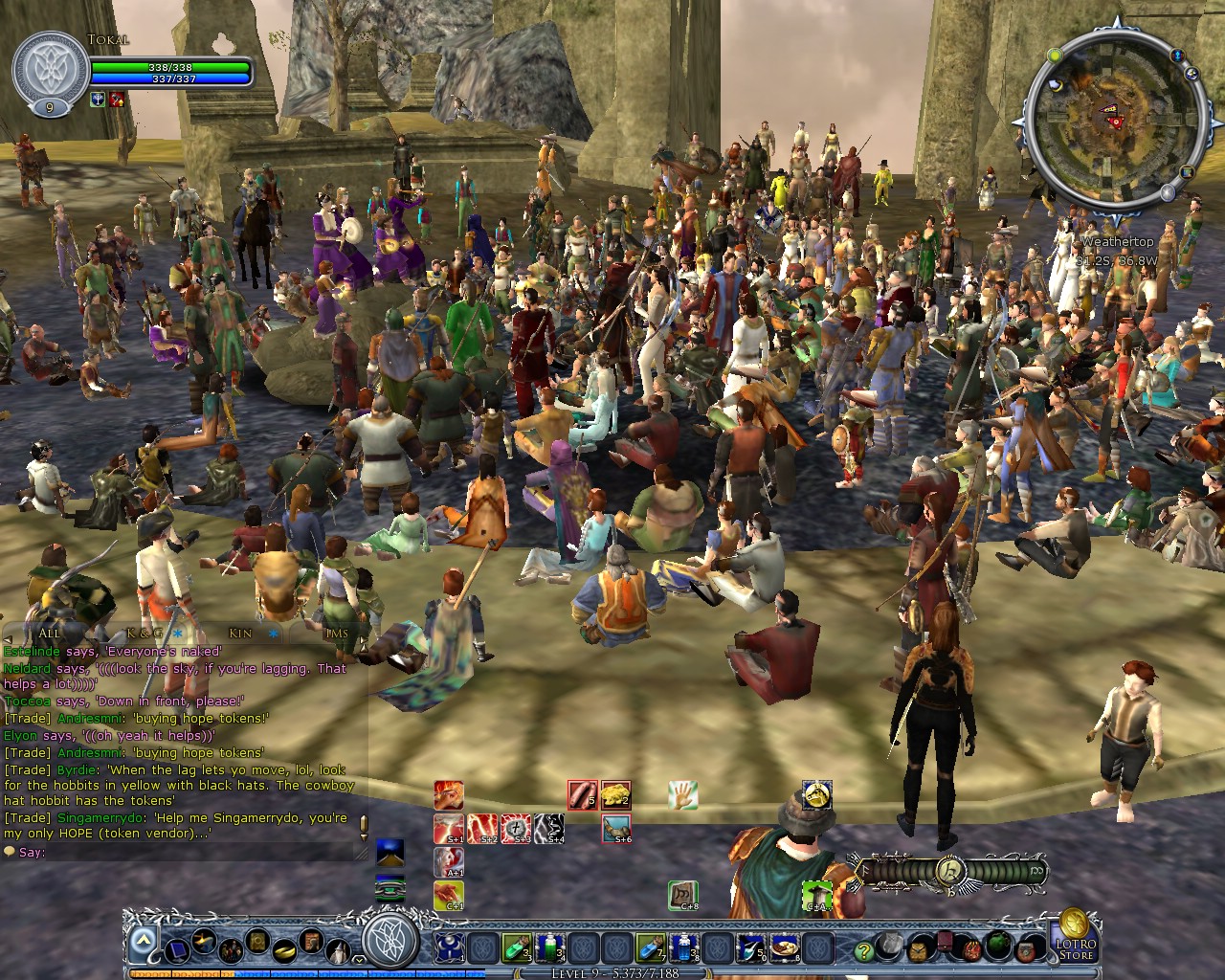The image size is (1225, 980).
Task: Click the left arrow to scroll chat tabs
Action: tap(8, 638)
